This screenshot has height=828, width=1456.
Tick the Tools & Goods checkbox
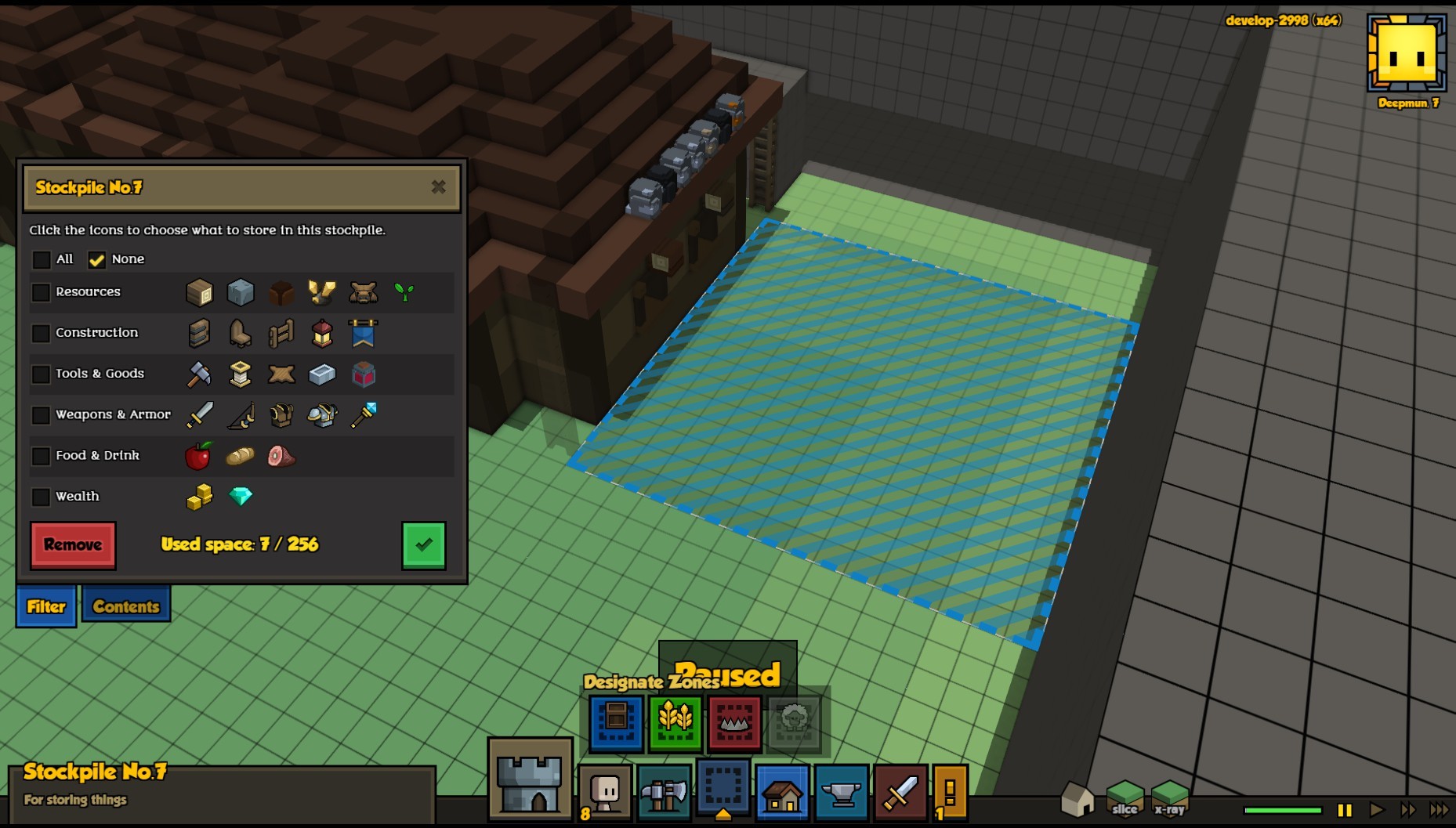tap(41, 374)
